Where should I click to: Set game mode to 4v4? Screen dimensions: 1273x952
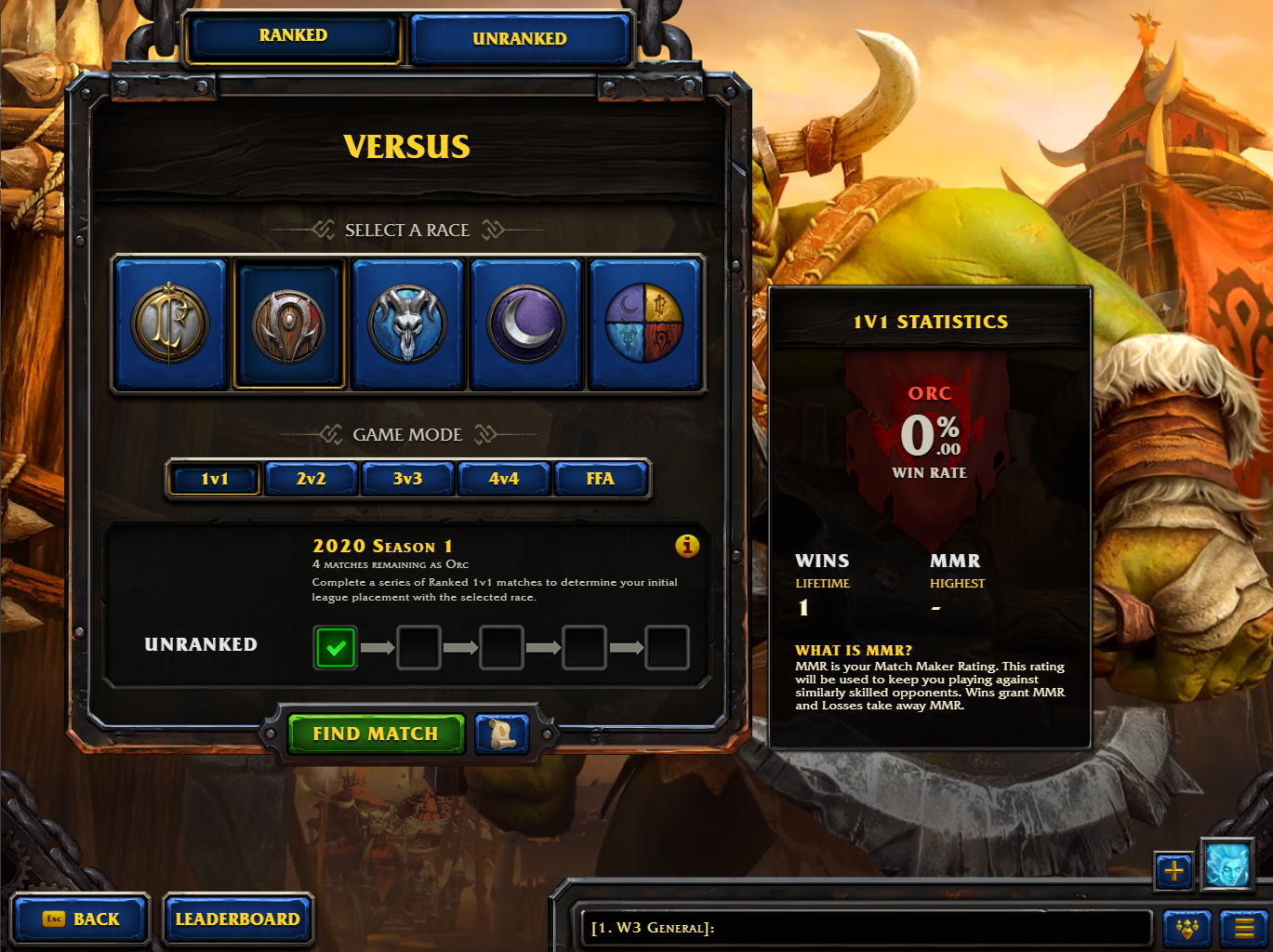point(503,479)
